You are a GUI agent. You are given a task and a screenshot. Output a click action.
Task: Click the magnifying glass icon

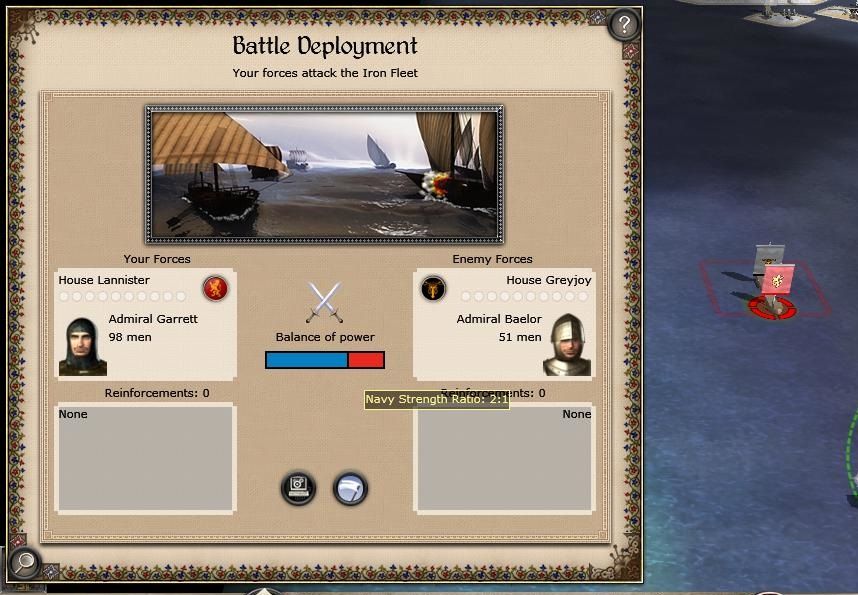click(24, 563)
